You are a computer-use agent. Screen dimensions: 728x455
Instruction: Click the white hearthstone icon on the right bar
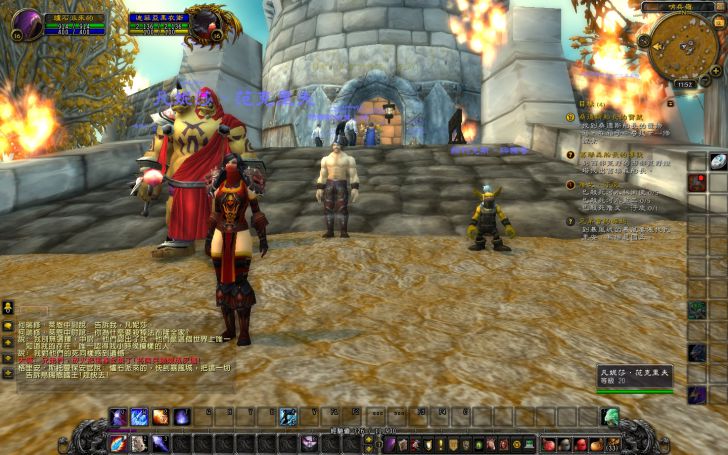click(718, 161)
